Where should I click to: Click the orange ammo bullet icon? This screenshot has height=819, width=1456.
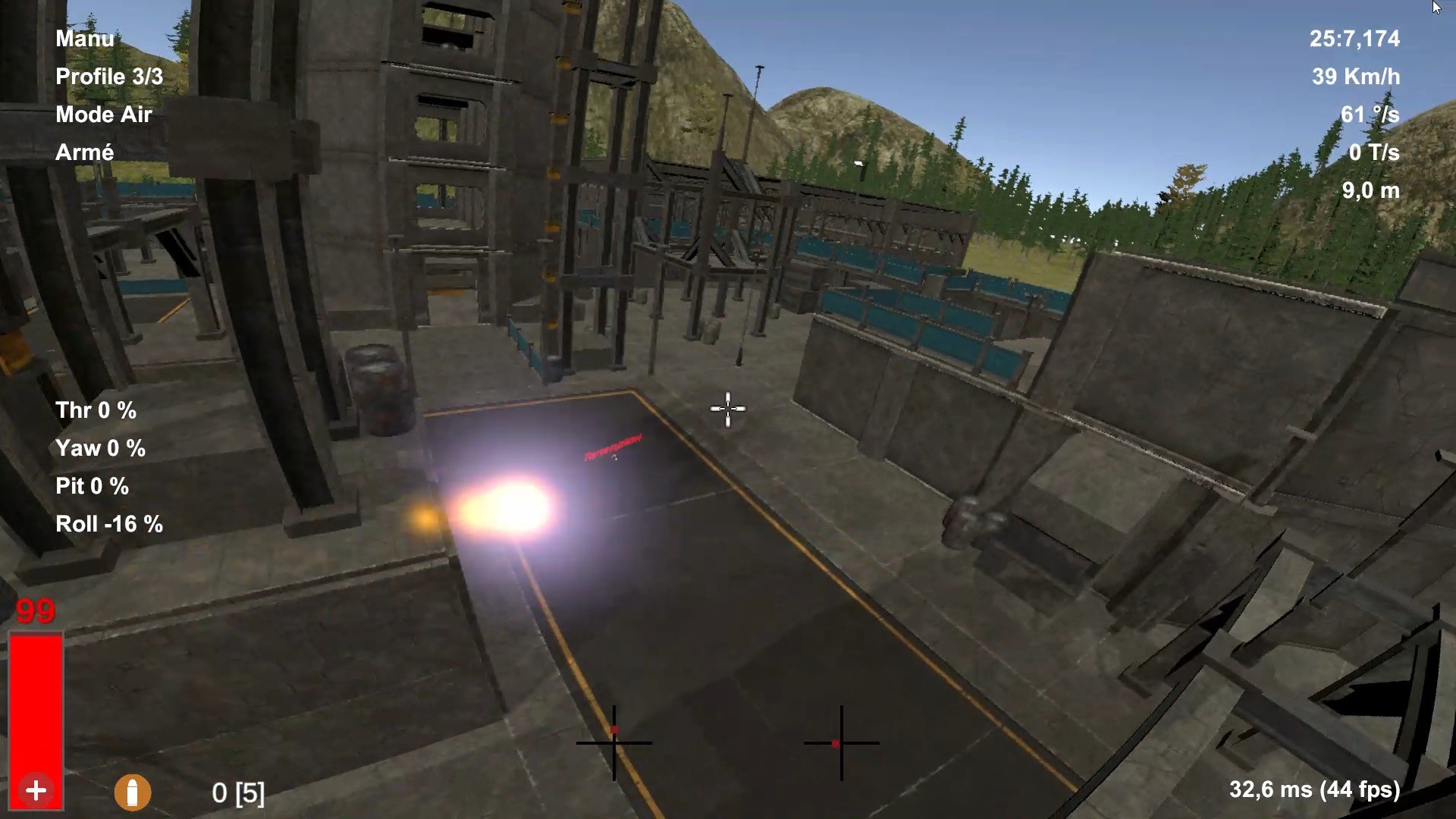pos(133,792)
